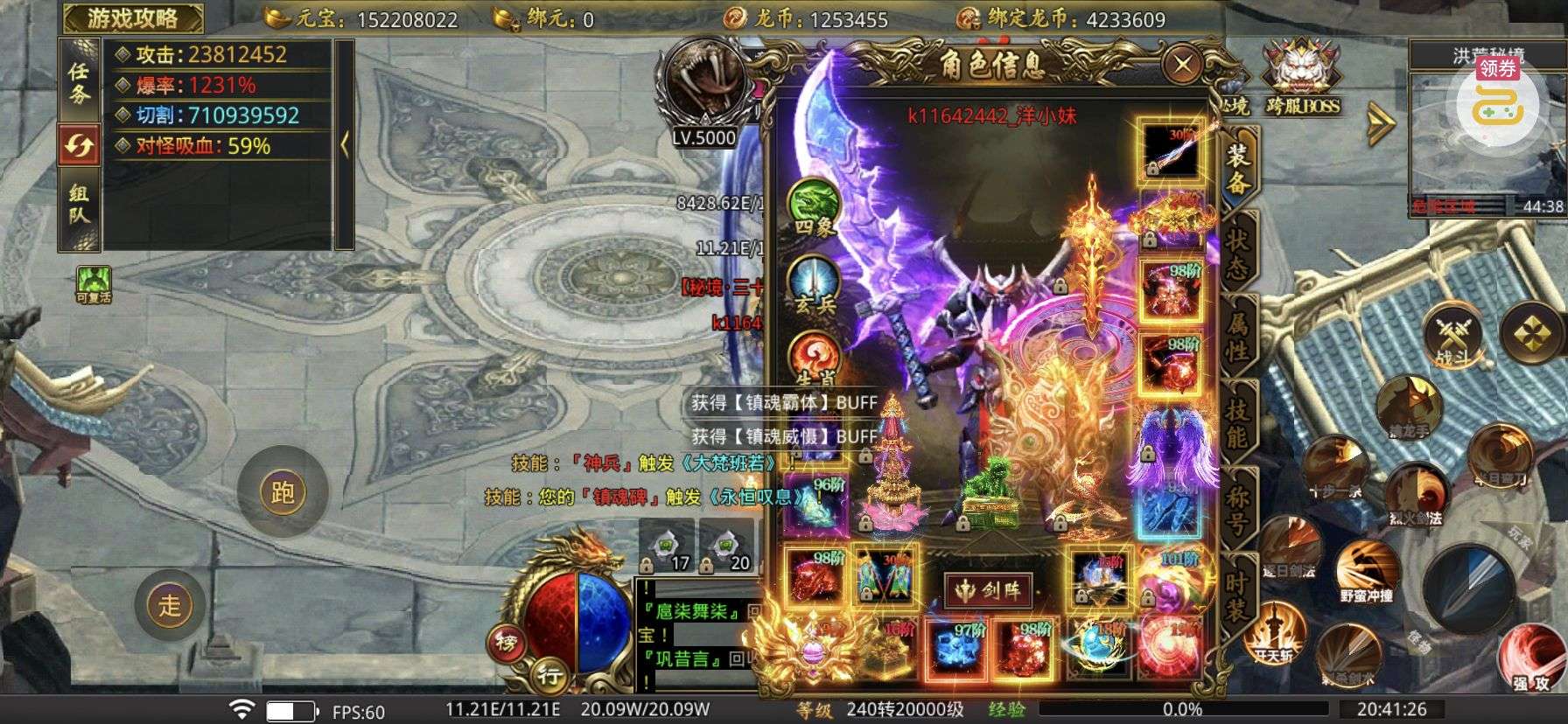Viewport: 1568px width, 724px height.
Task: Close the character info panel
Action: pos(1183,64)
